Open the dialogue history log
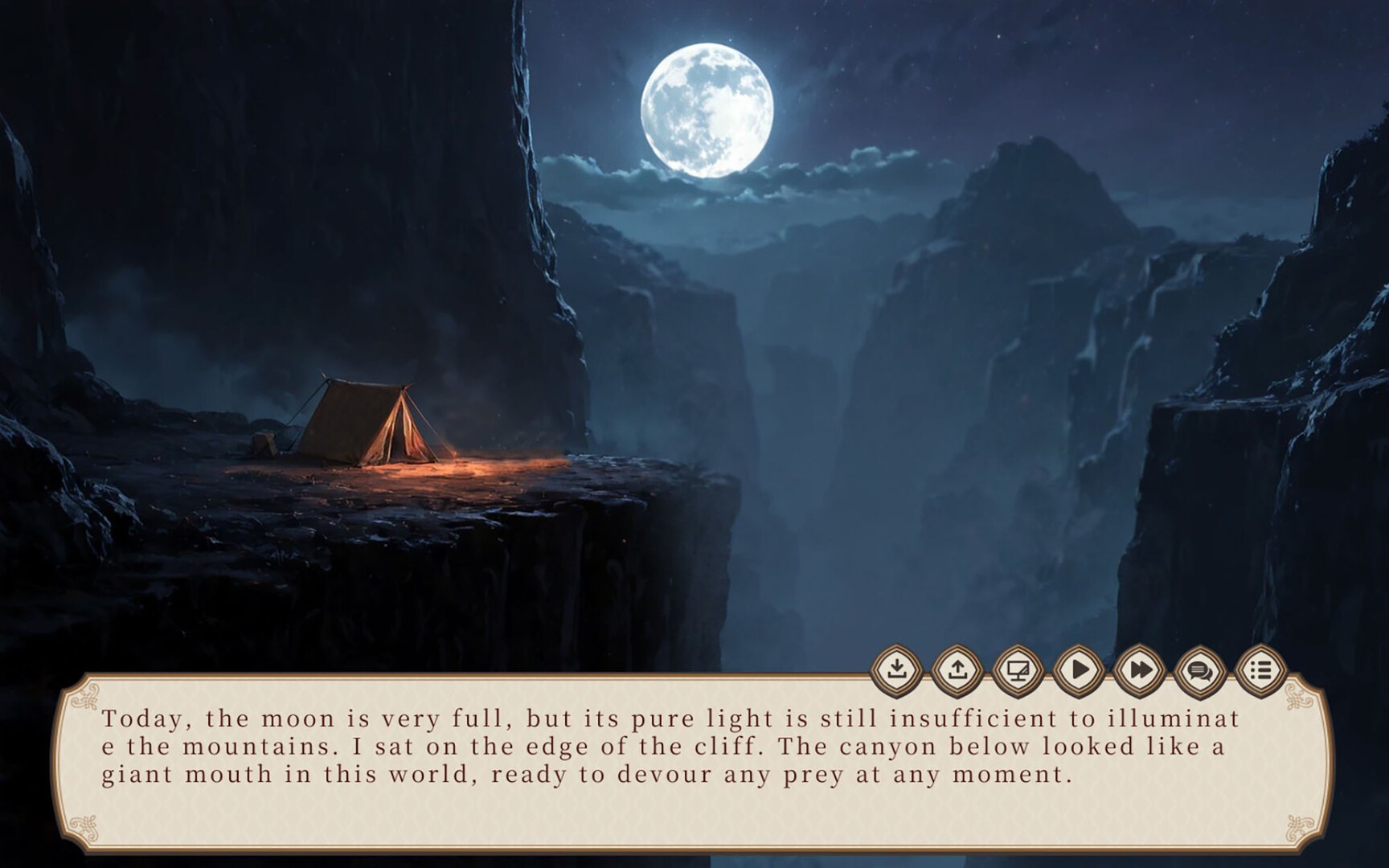The height and width of the screenshot is (868, 1389). click(1200, 669)
